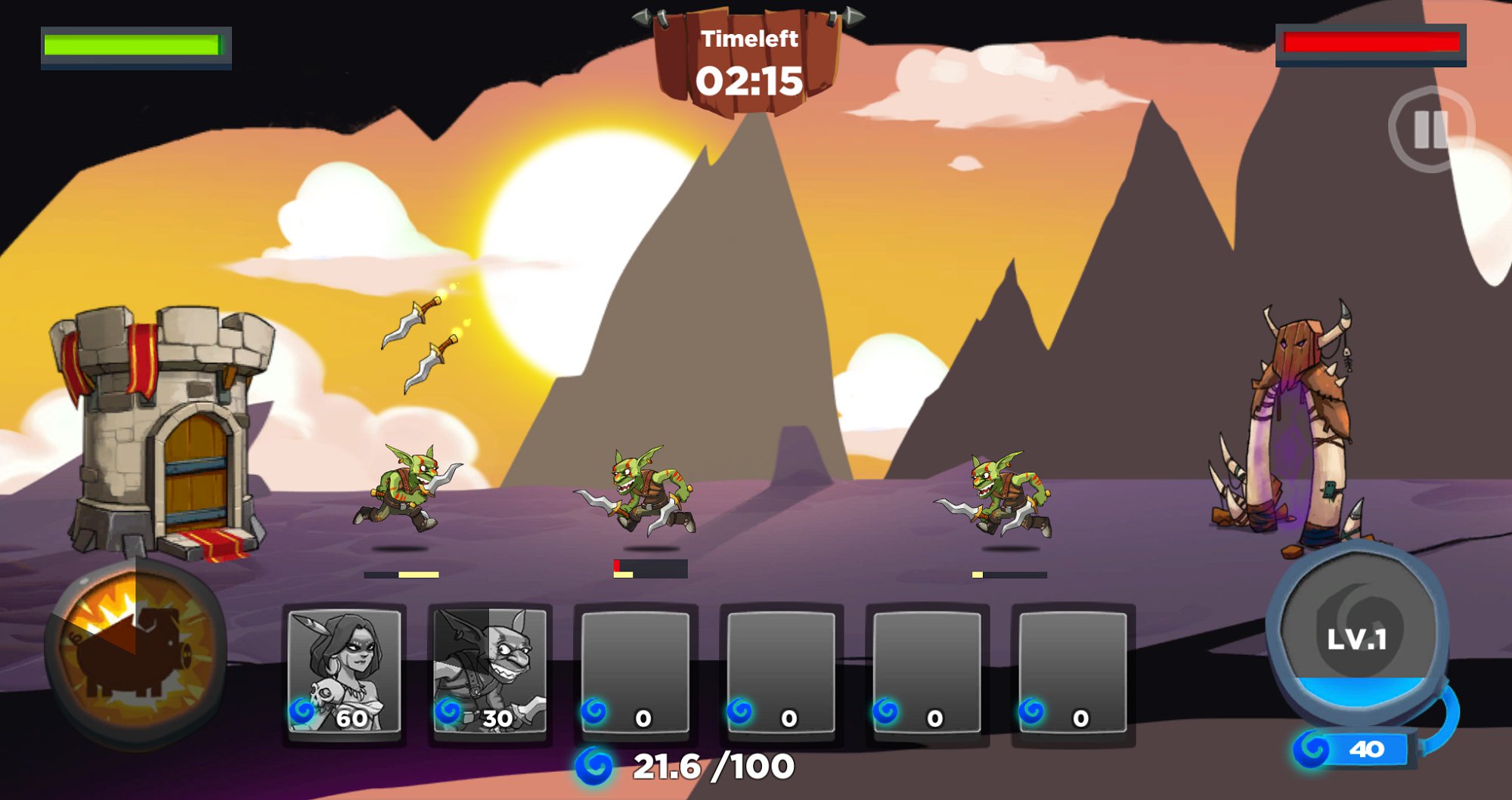Pause the game

point(1430,129)
